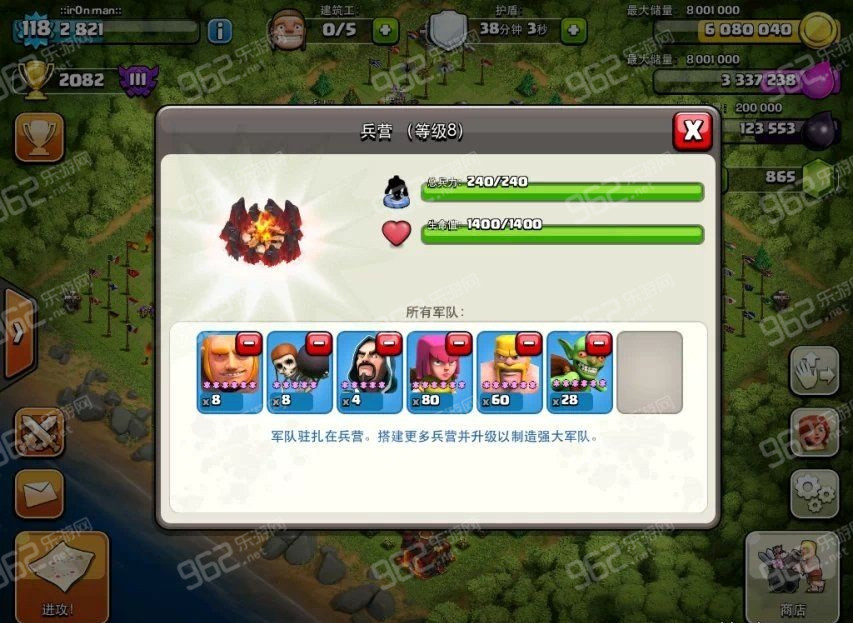This screenshot has height=623, width=853.
Task: Open the crossed swords battle log
Action: tap(39, 433)
